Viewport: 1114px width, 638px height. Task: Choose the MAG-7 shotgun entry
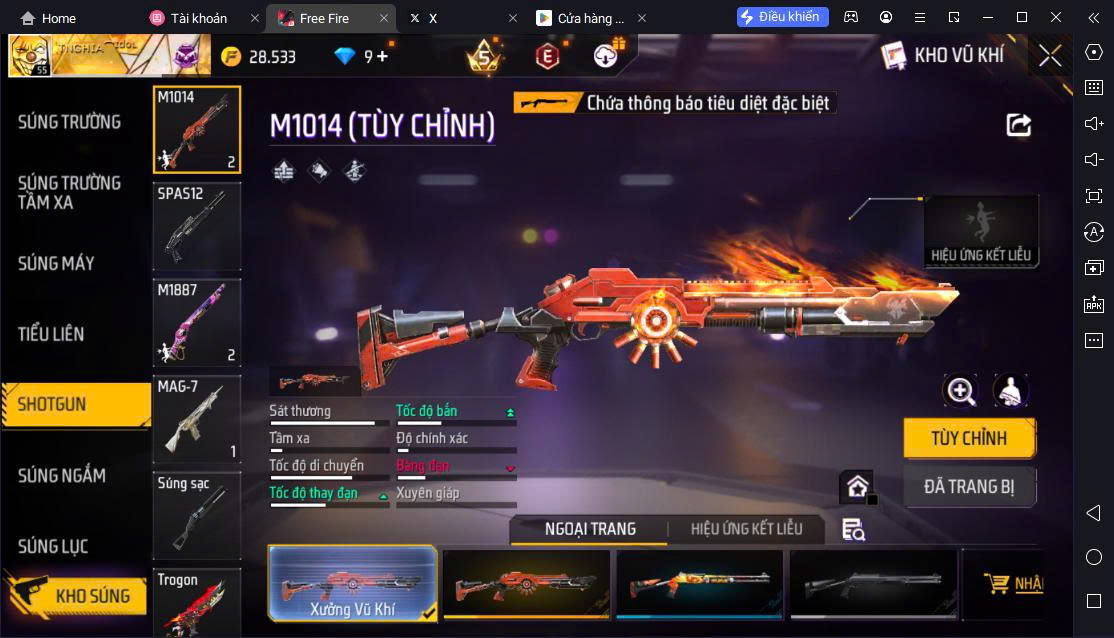tap(197, 420)
